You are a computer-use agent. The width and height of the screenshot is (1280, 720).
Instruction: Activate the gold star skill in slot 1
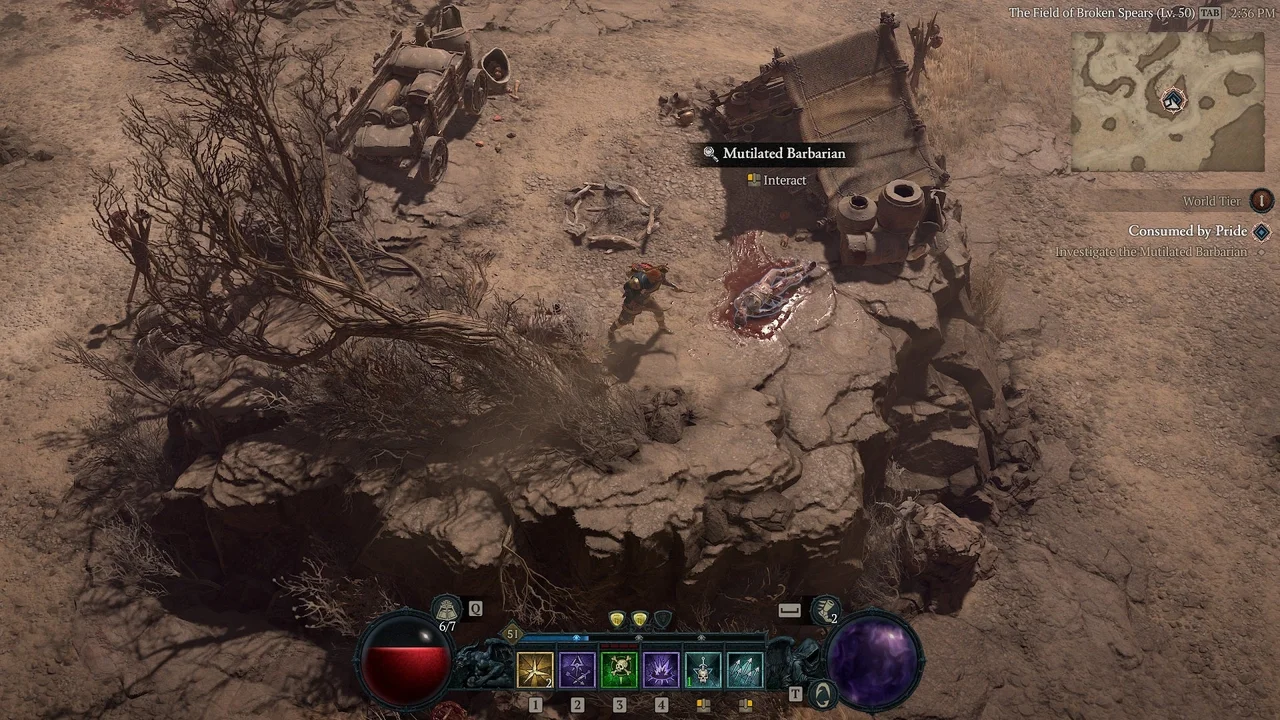(535, 670)
